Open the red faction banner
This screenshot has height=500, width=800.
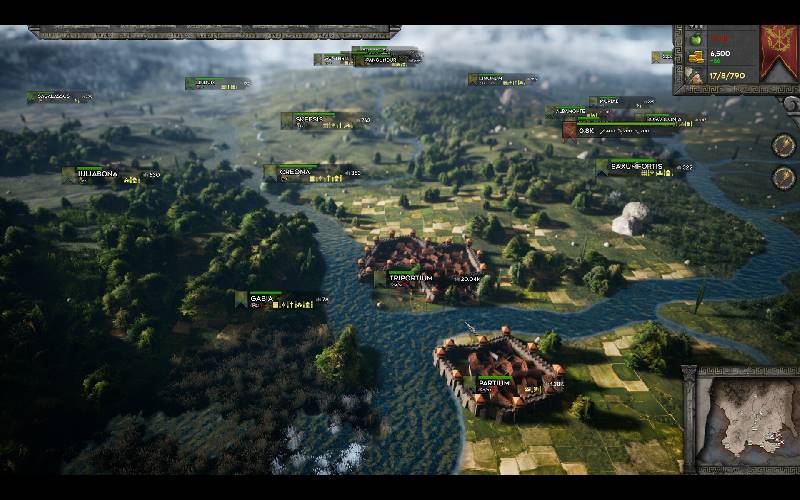pyautogui.click(x=775, y=53)
